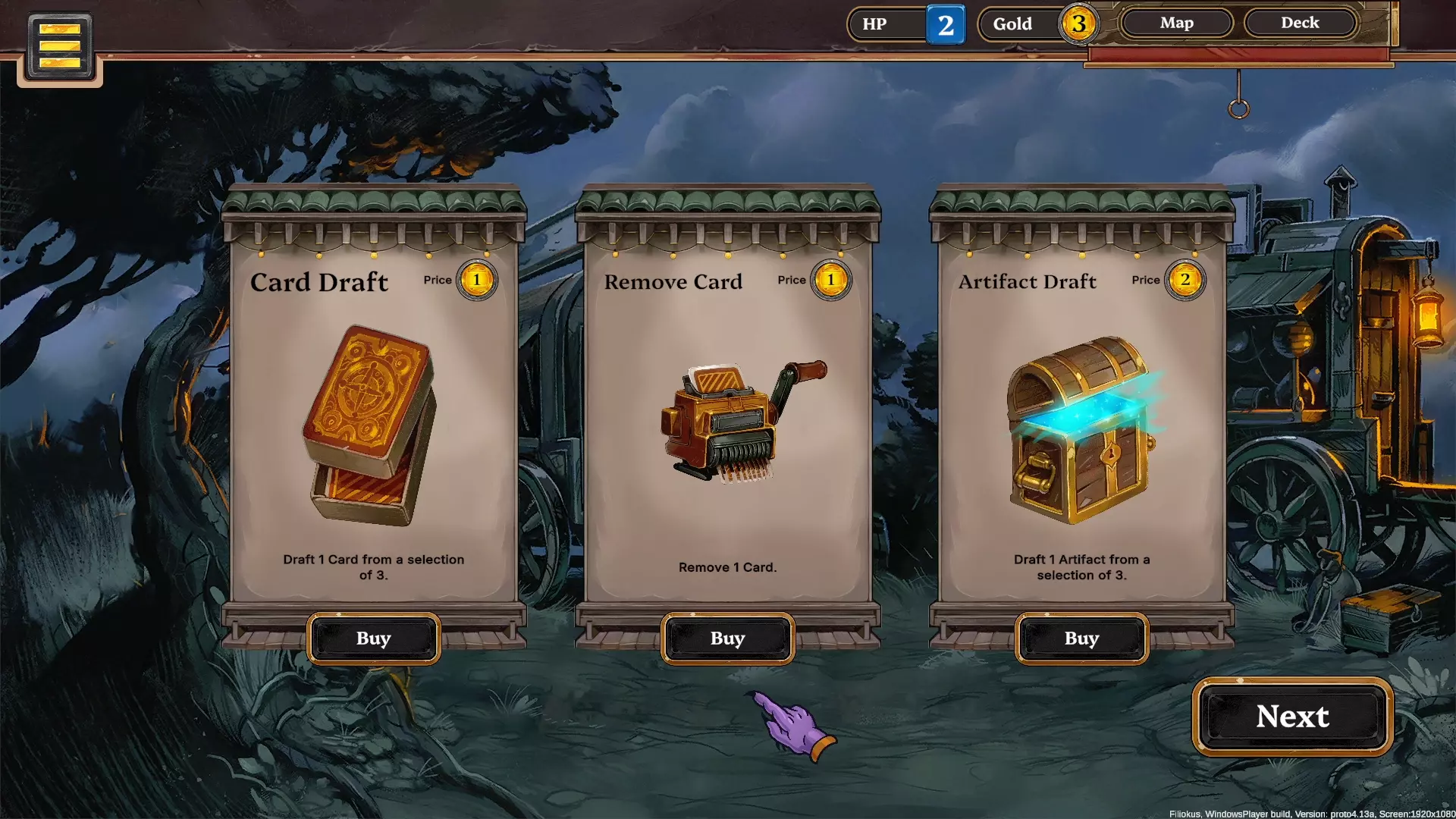1456x819 pixels.
Task: Select the Remove Card shredder image
Action: click(x=736, y=422)
